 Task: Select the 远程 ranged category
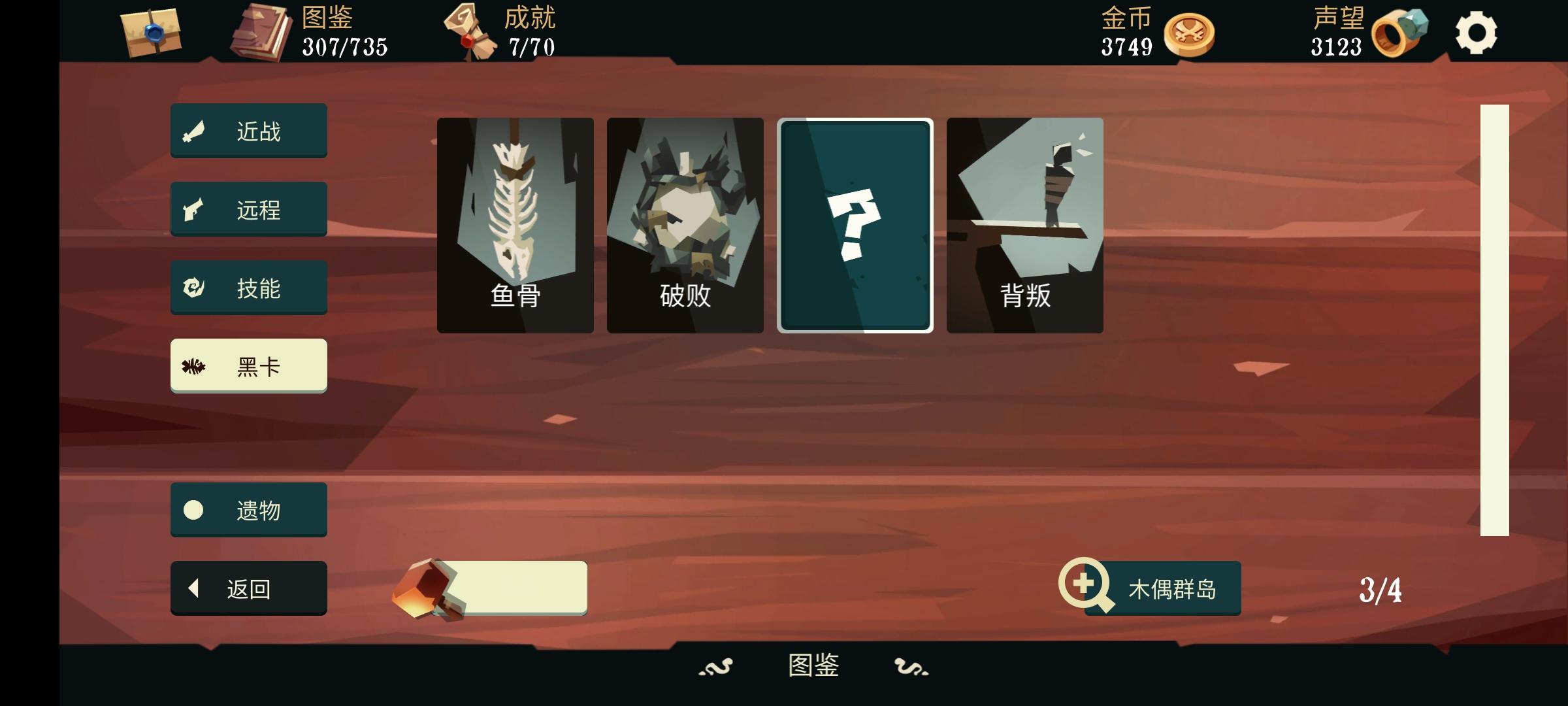tap(248, 209)
